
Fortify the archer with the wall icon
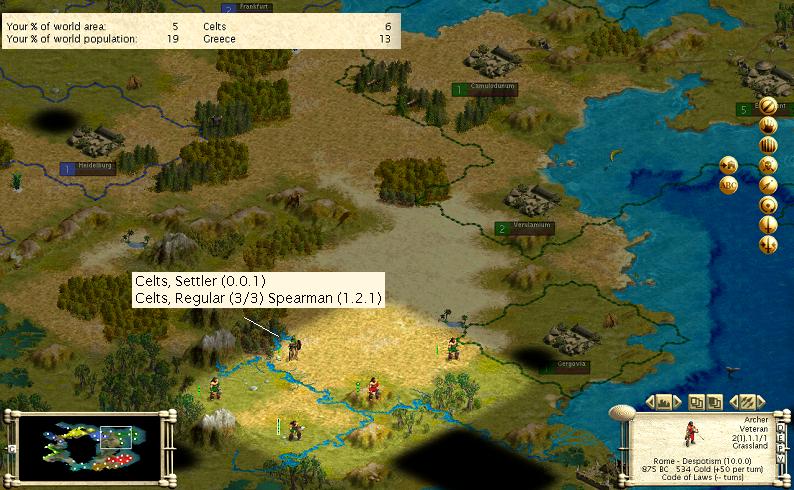pos(769,146)
